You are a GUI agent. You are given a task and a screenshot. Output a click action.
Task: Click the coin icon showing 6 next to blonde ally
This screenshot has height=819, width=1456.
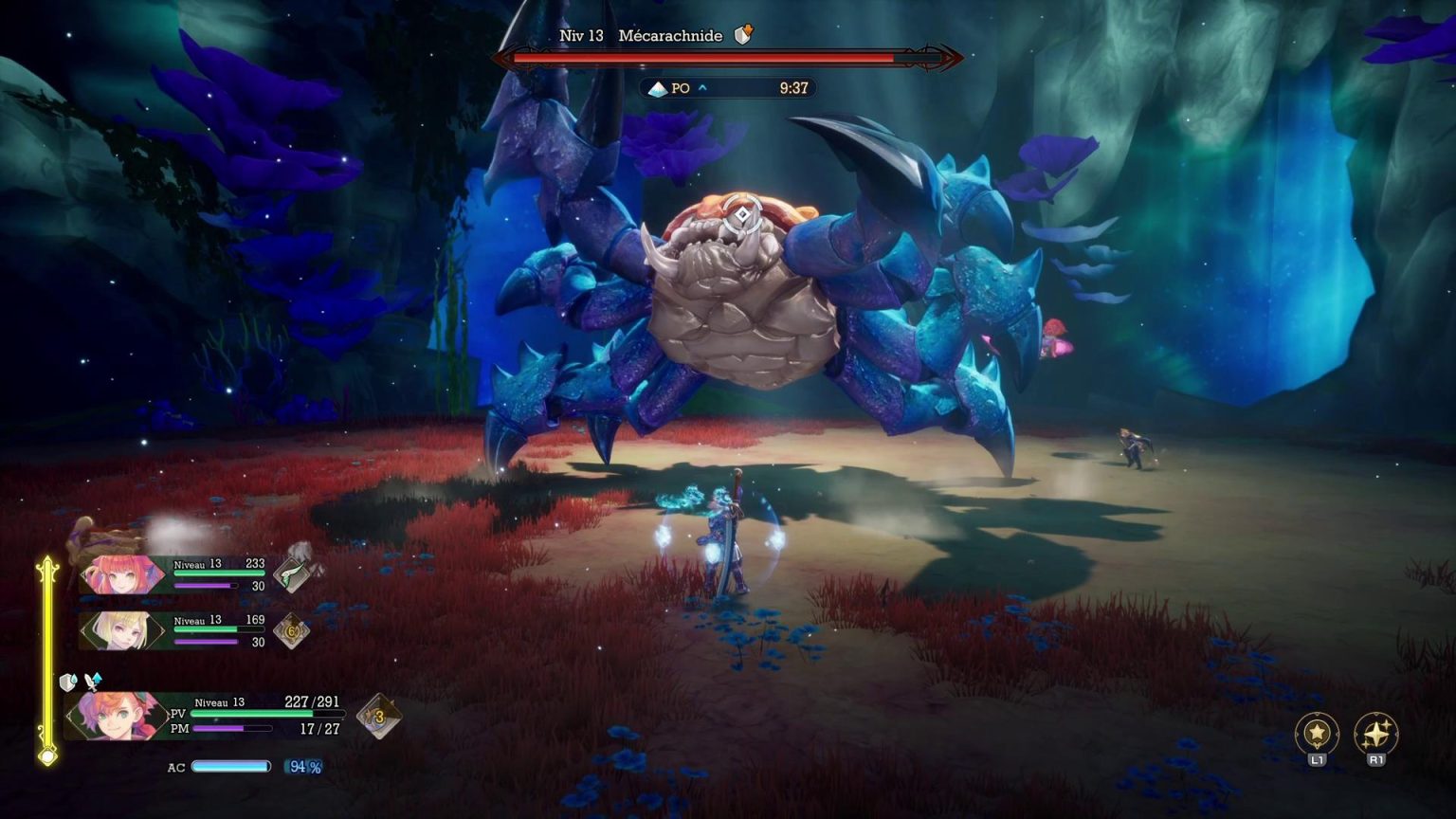(292, 630)
